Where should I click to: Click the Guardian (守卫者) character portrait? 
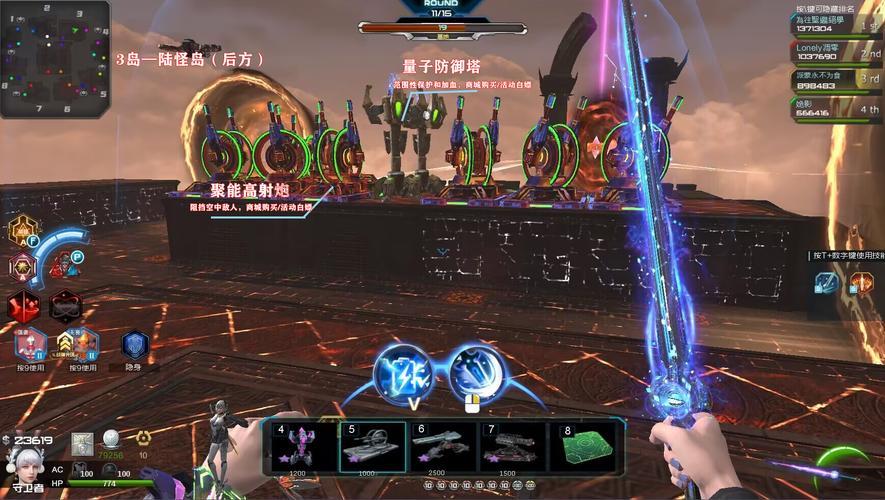[x=22, y=463]
